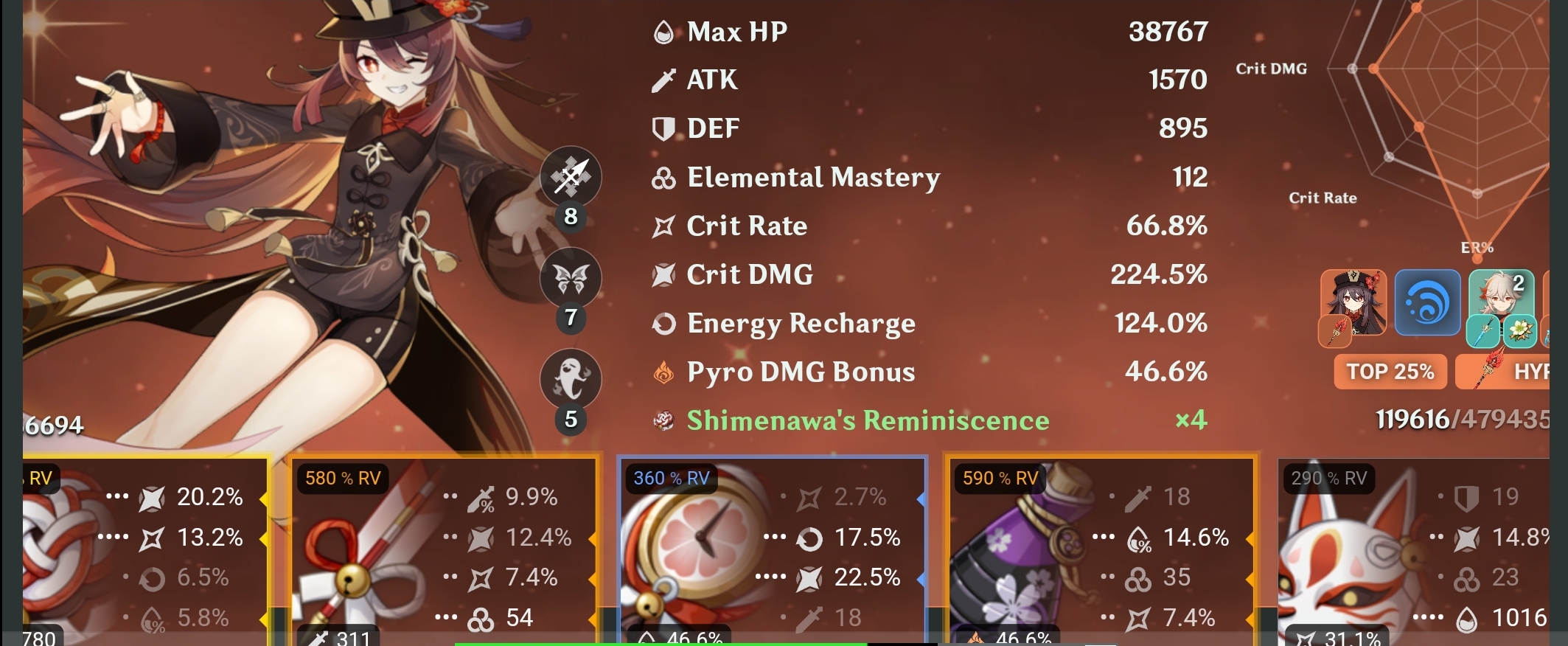Click the Crit Rate stat icon

tap(662, 226)
